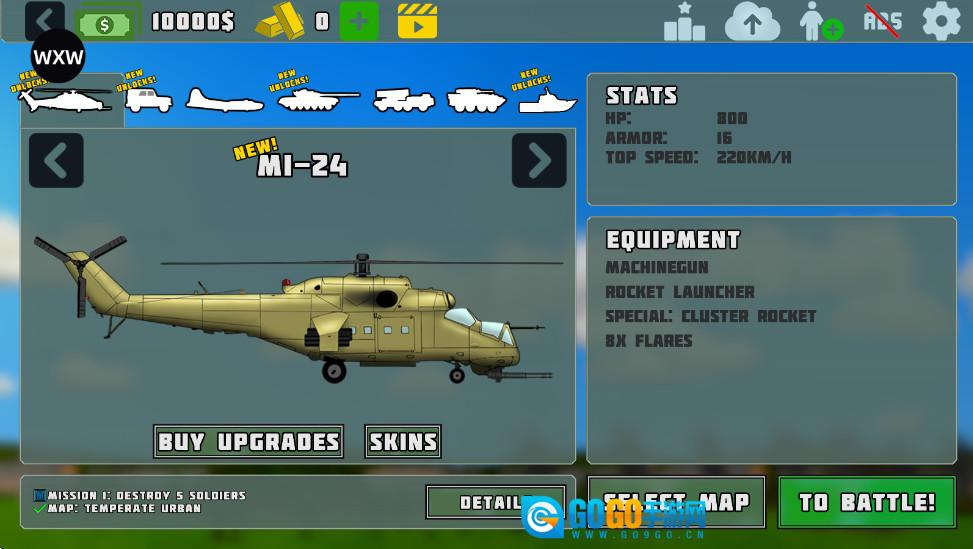The width and height of the screenshot is (973, 549).
Task: Open Buy Upgrades for the MI-24
Action: (x=249, y=441)
